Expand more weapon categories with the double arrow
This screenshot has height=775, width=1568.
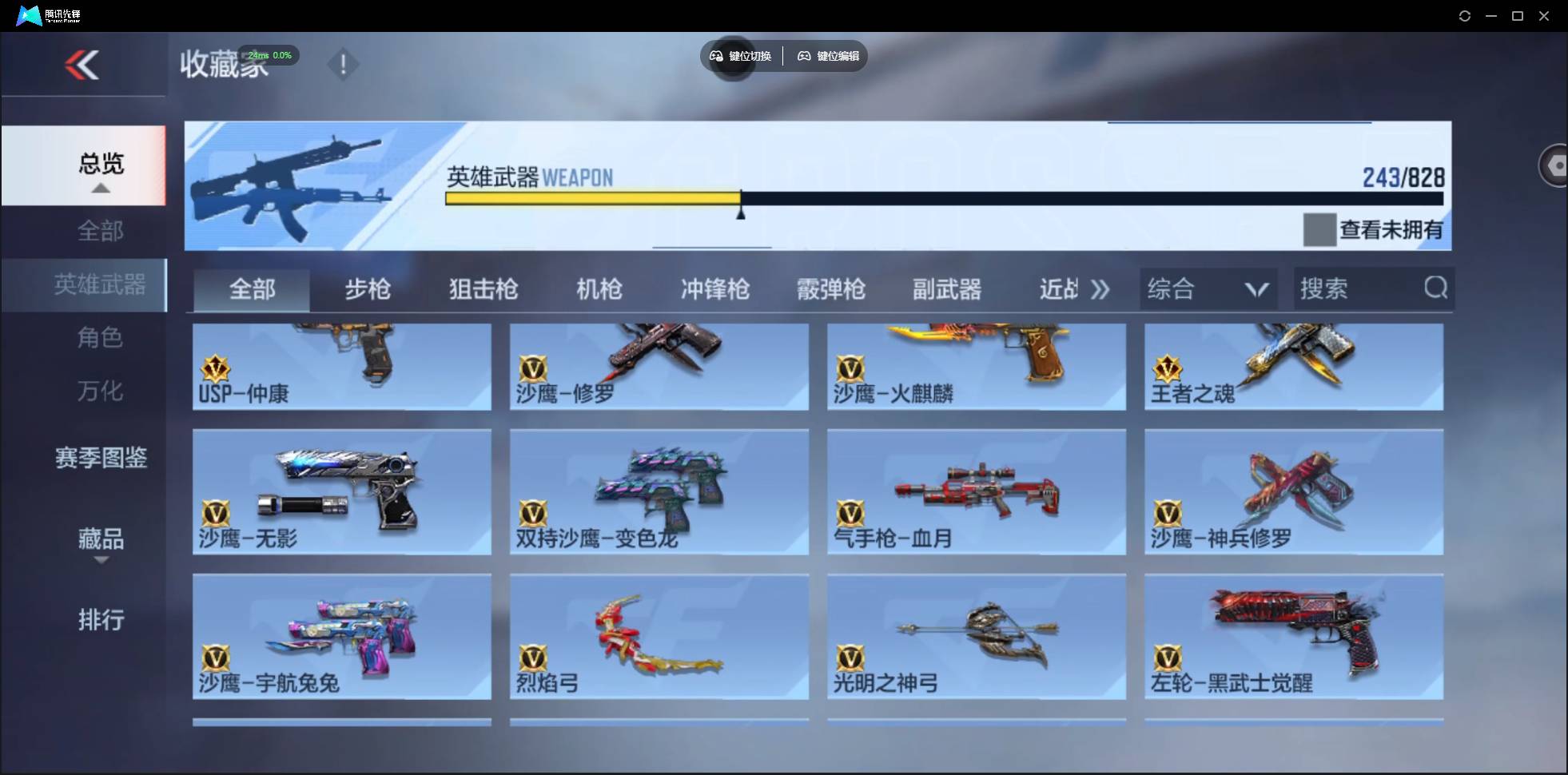click(1100, 290)
